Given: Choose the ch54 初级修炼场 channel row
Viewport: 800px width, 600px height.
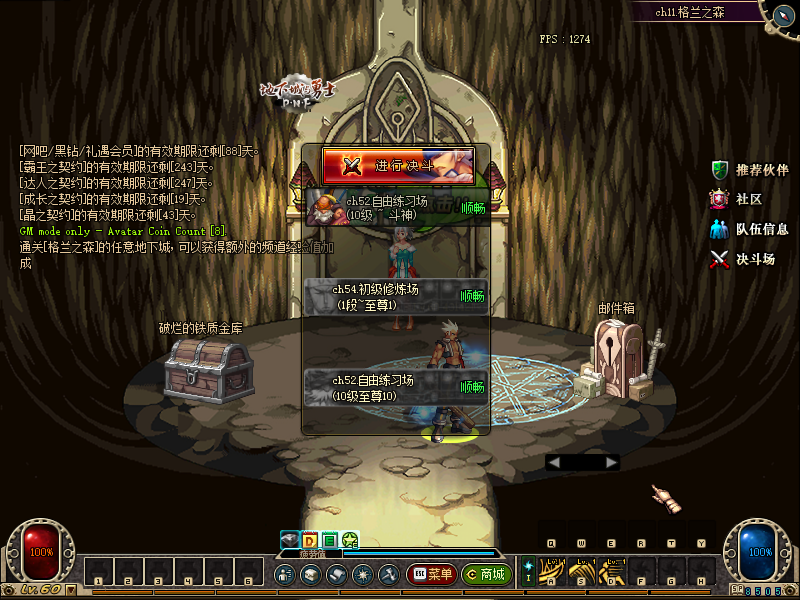Looking at the screenshot, I should click(397, 296).
